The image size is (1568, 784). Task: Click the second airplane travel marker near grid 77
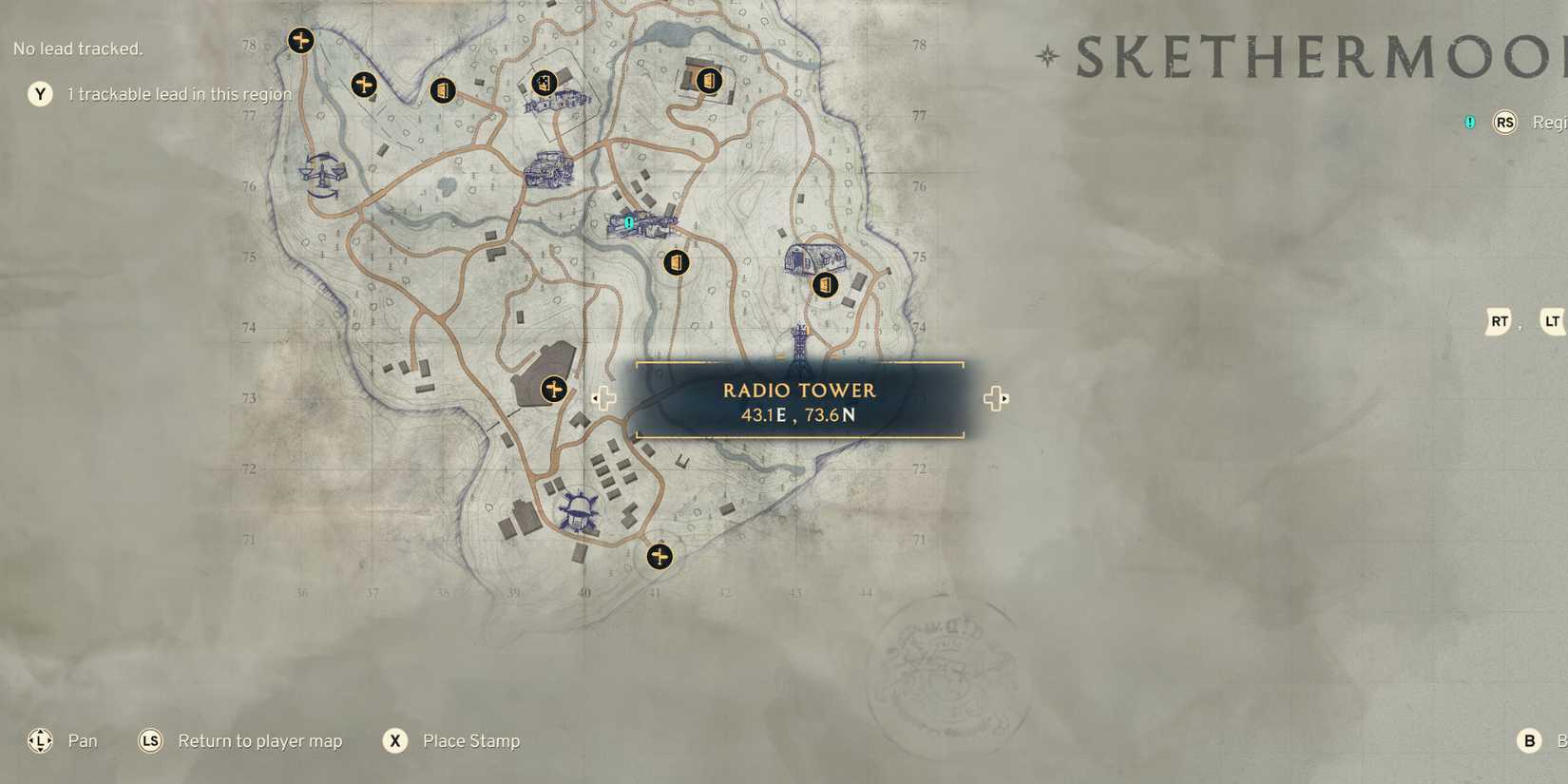(364, 84)
